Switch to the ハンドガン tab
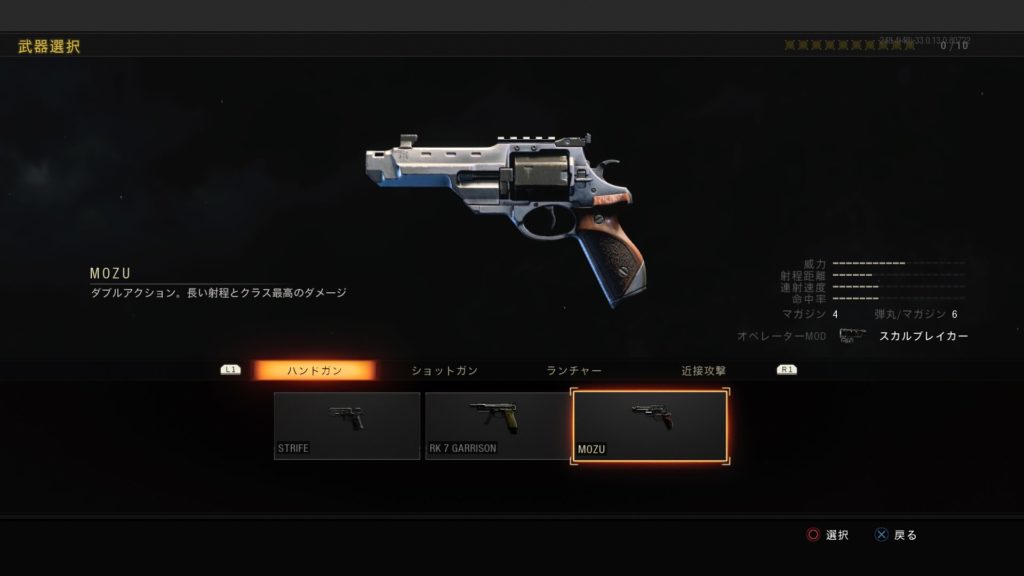1024x576 pixels. [x=314, y=370]
